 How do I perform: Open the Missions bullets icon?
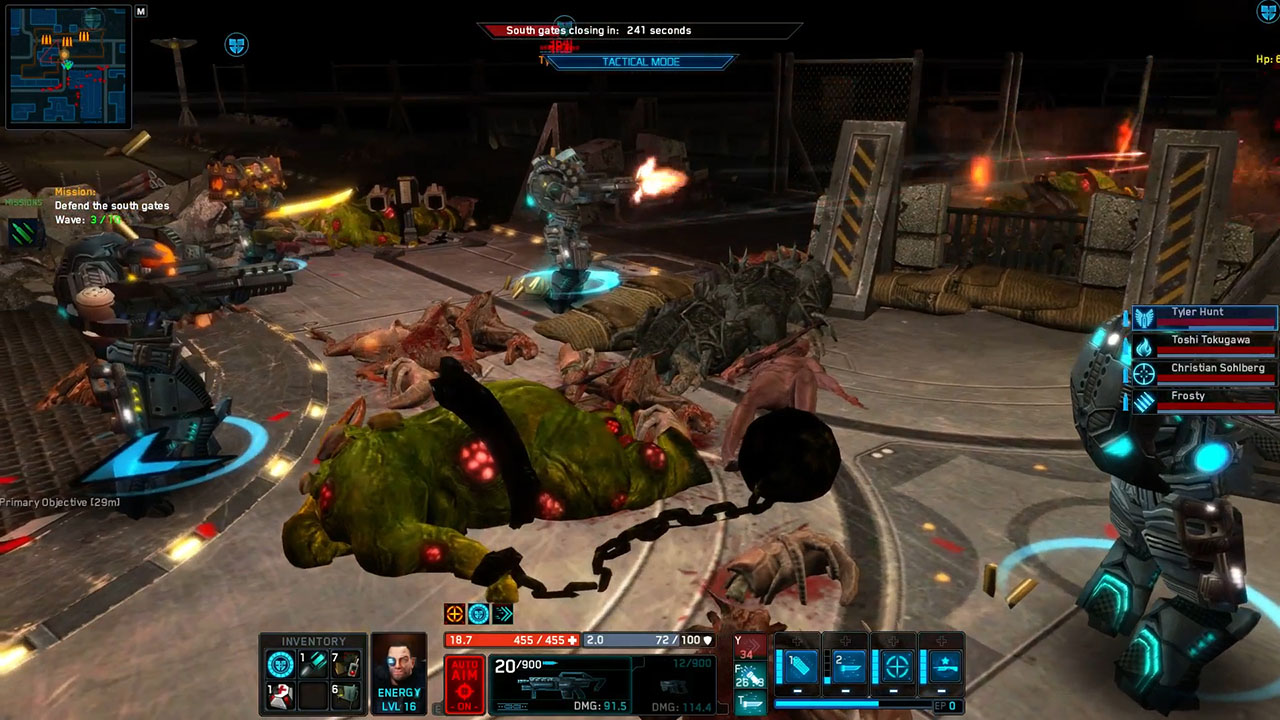click(x=22, y=233)
